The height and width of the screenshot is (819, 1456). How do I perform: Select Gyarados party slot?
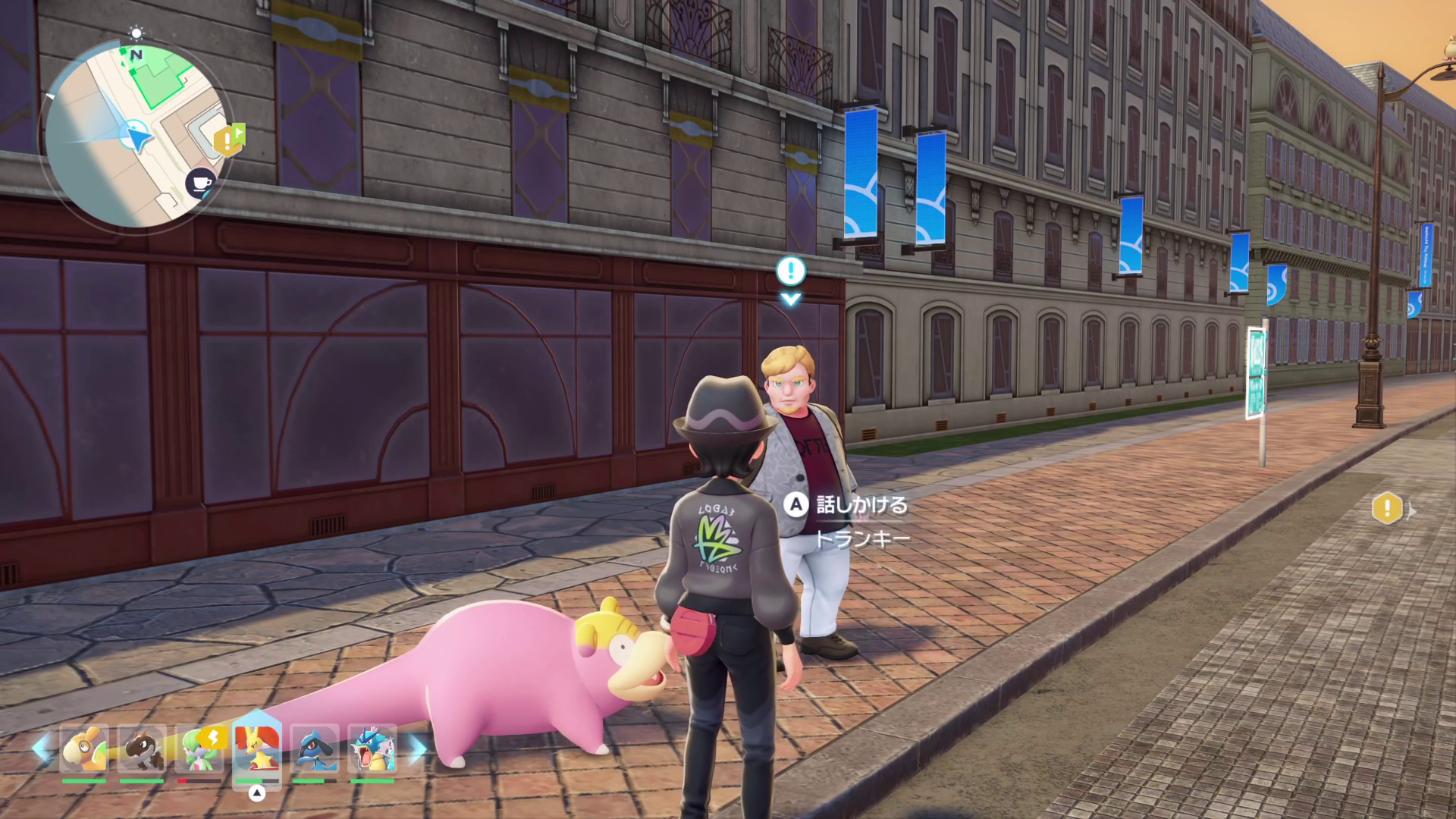(372, 749)
